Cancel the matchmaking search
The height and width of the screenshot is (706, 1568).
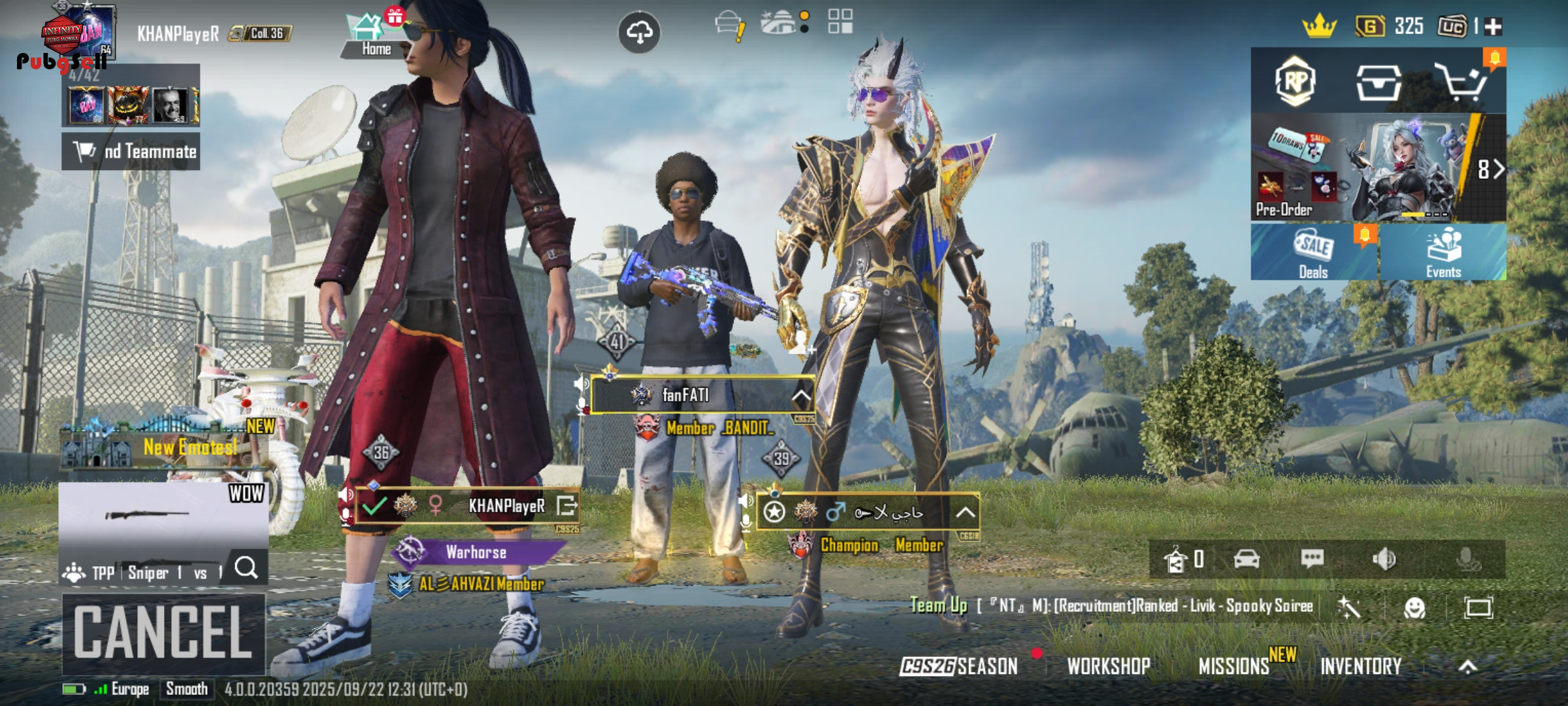(163, 633)
